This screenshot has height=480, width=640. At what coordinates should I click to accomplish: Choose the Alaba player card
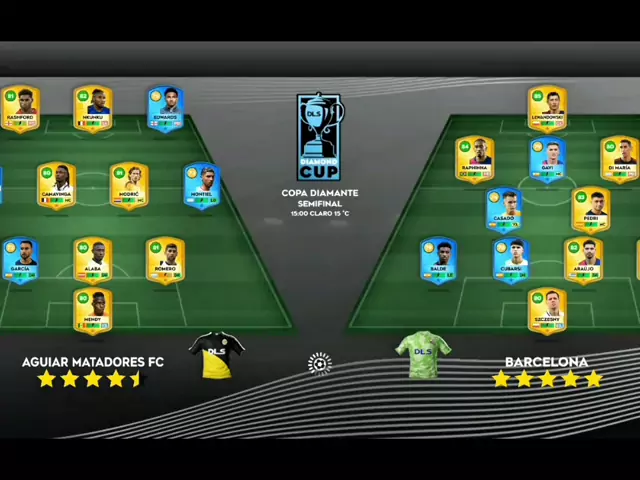pos(93,260)
